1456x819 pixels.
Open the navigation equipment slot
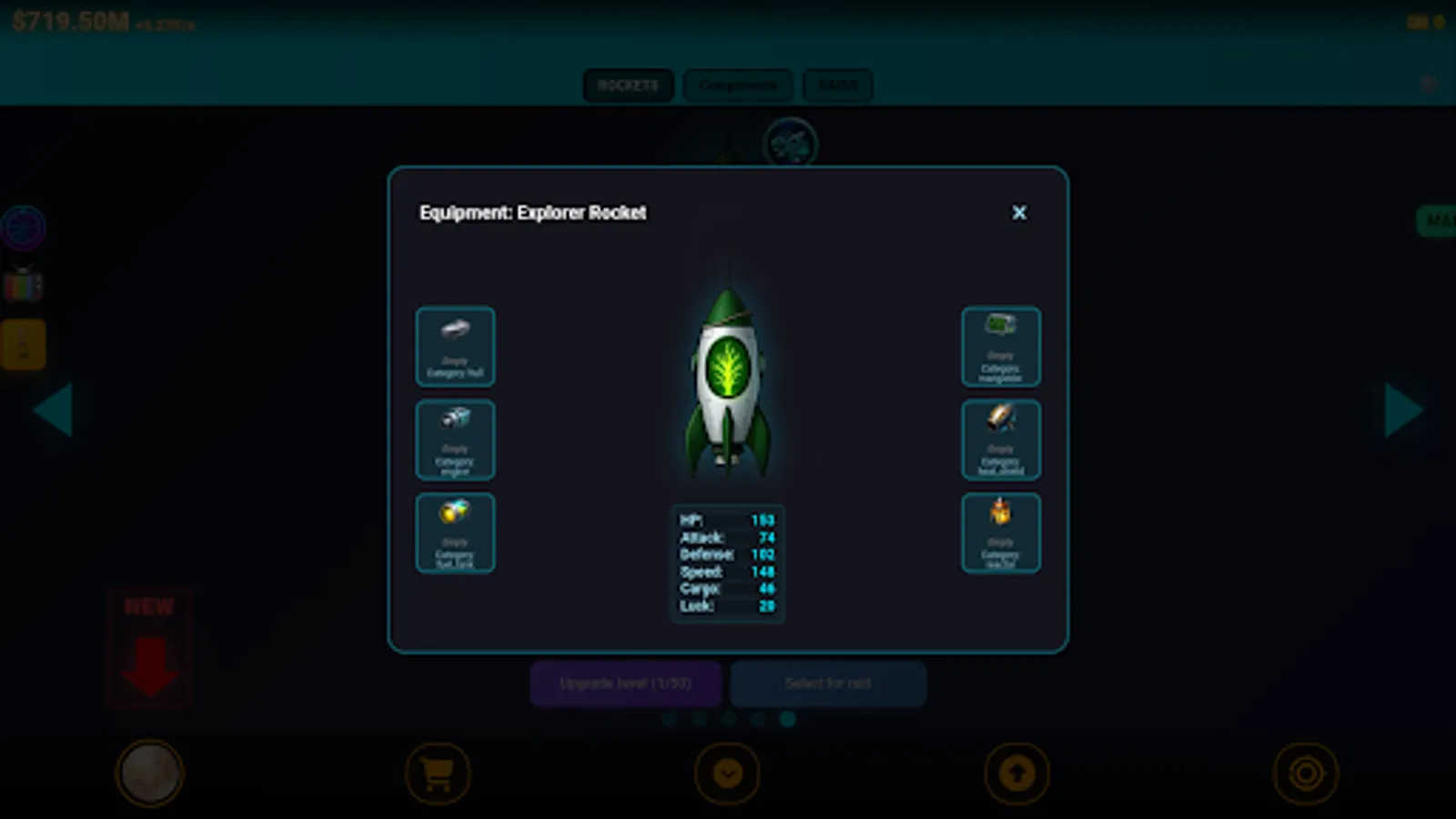tap(1001, 348)
